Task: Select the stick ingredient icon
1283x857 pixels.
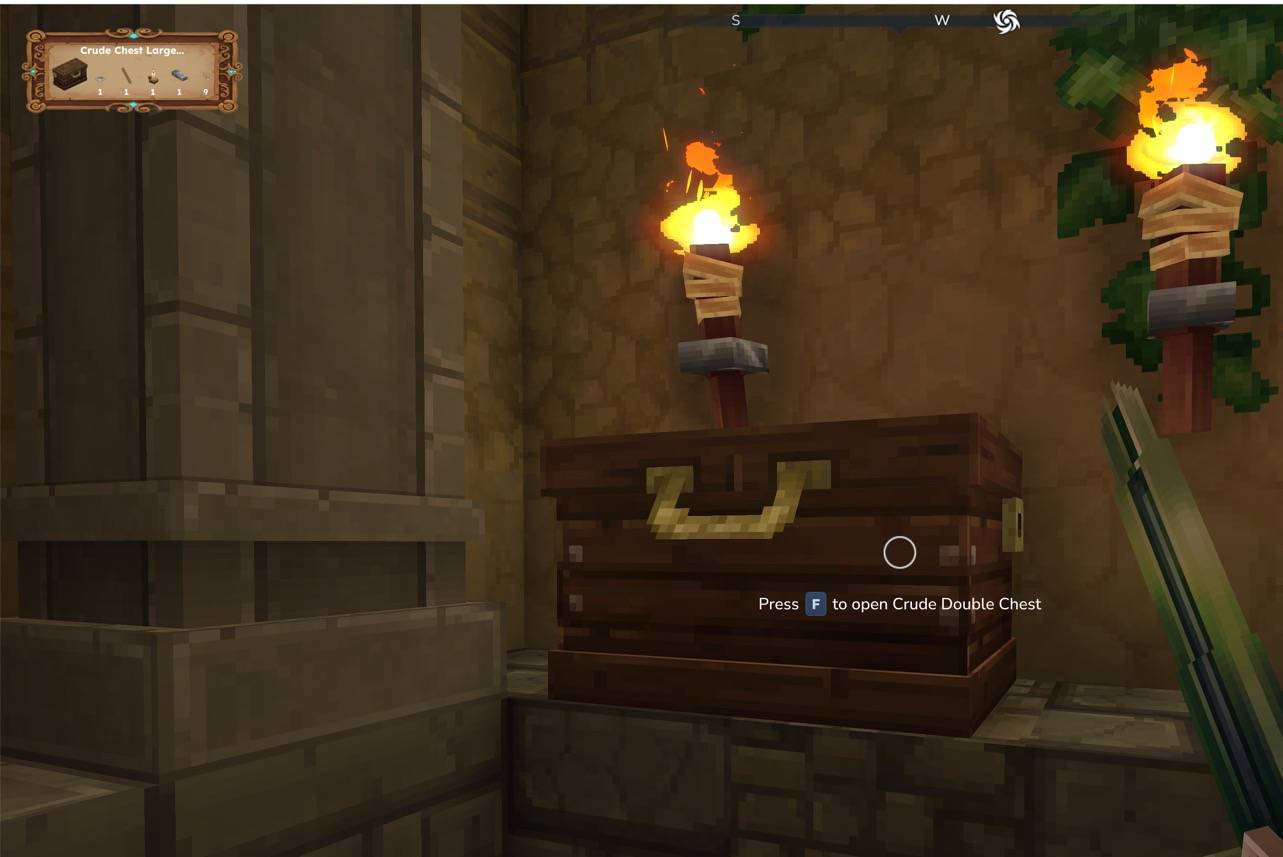Action: tap(127, 76)
